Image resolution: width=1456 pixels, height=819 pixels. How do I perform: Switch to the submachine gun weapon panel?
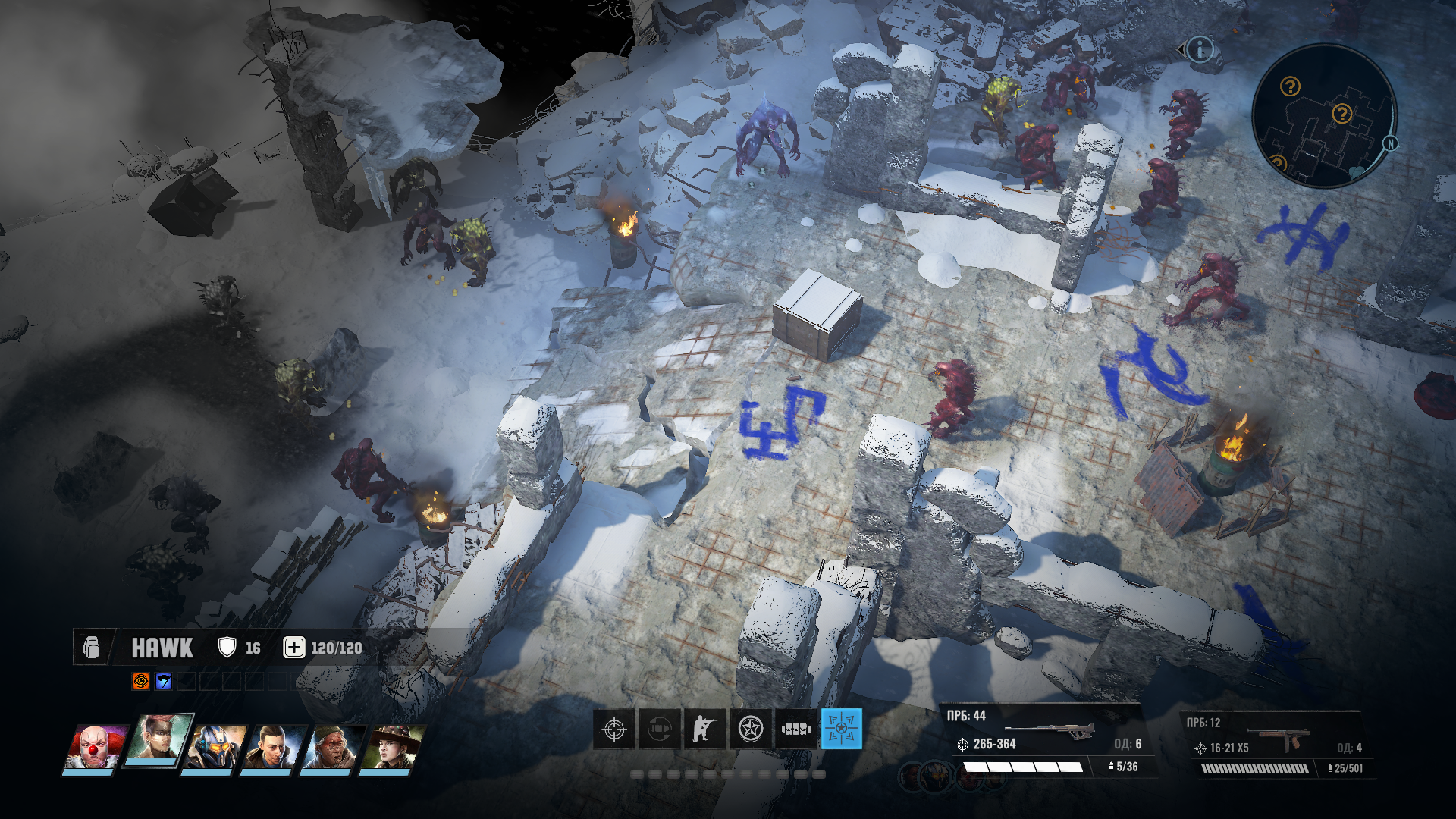(1276, 745)
